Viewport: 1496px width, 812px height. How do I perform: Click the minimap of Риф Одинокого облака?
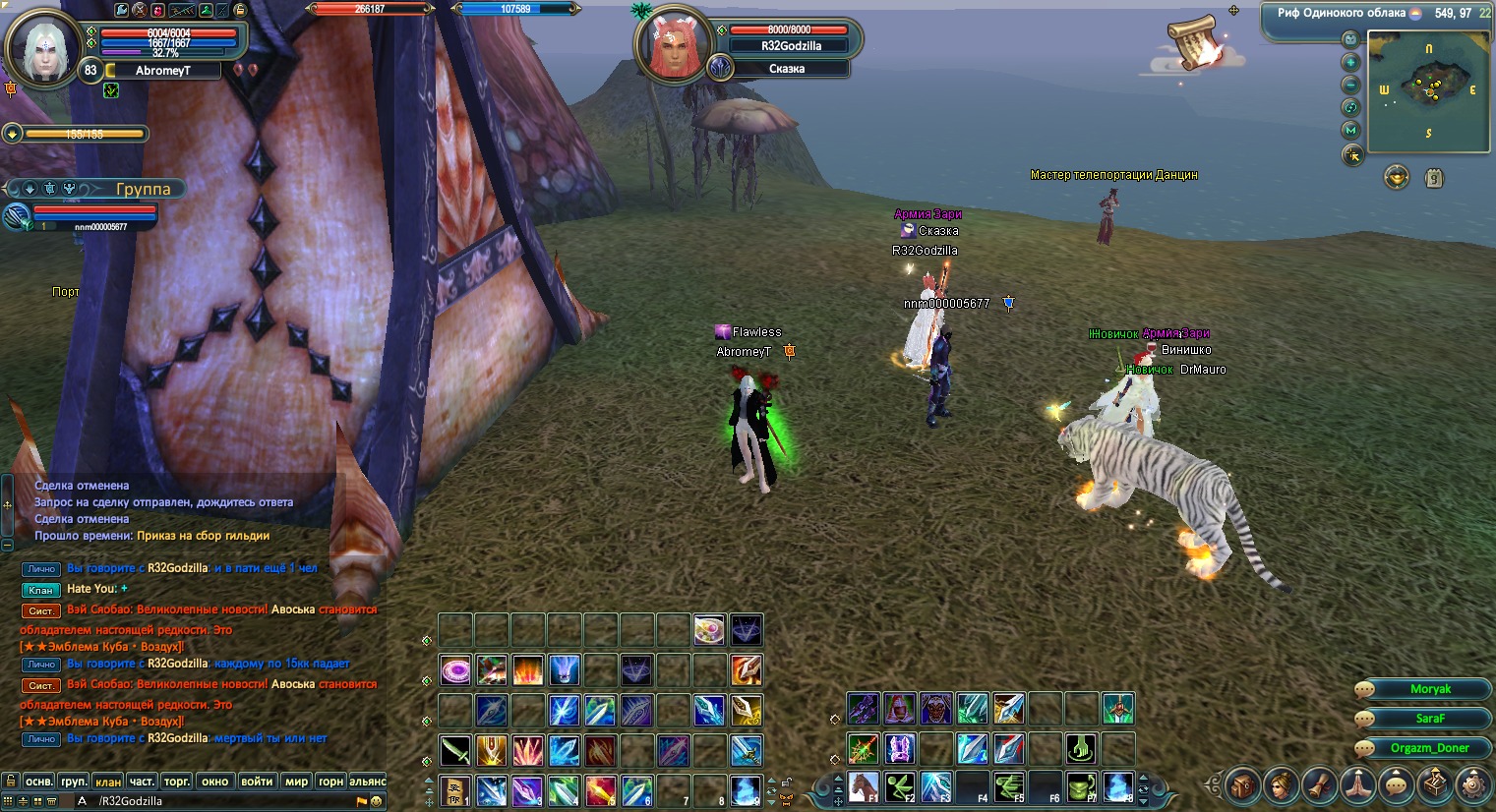tap(1428, 91)
